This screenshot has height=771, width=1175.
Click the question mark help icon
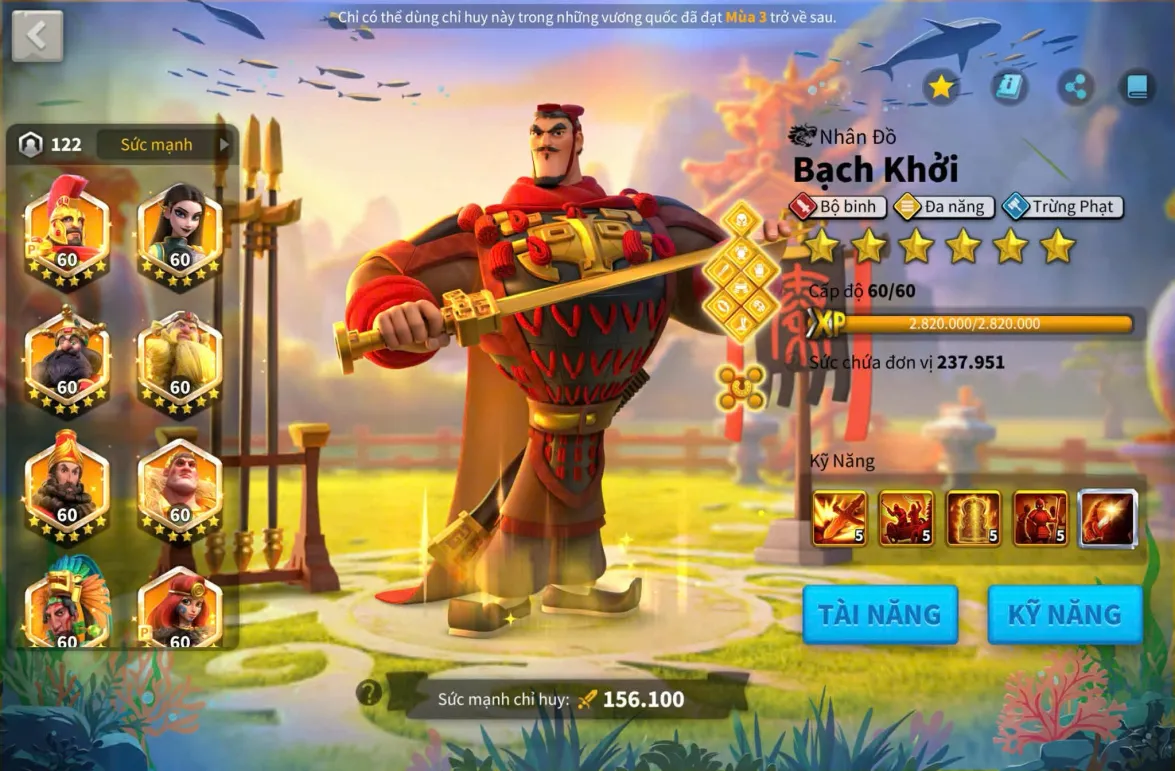pyautogui.click(x=369, y=692)
